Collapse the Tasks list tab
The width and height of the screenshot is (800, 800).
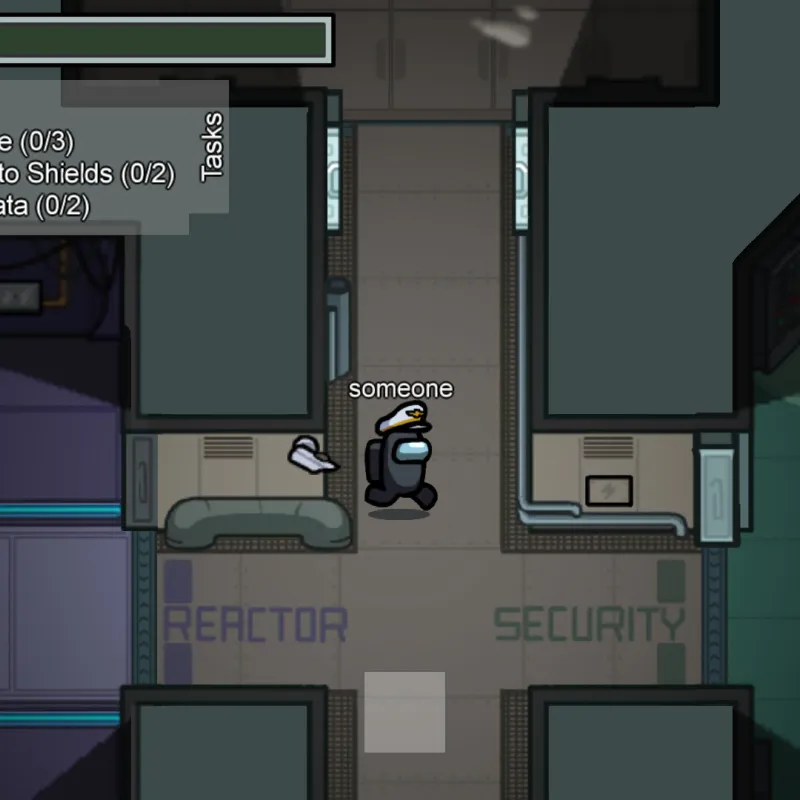[211, 146]
